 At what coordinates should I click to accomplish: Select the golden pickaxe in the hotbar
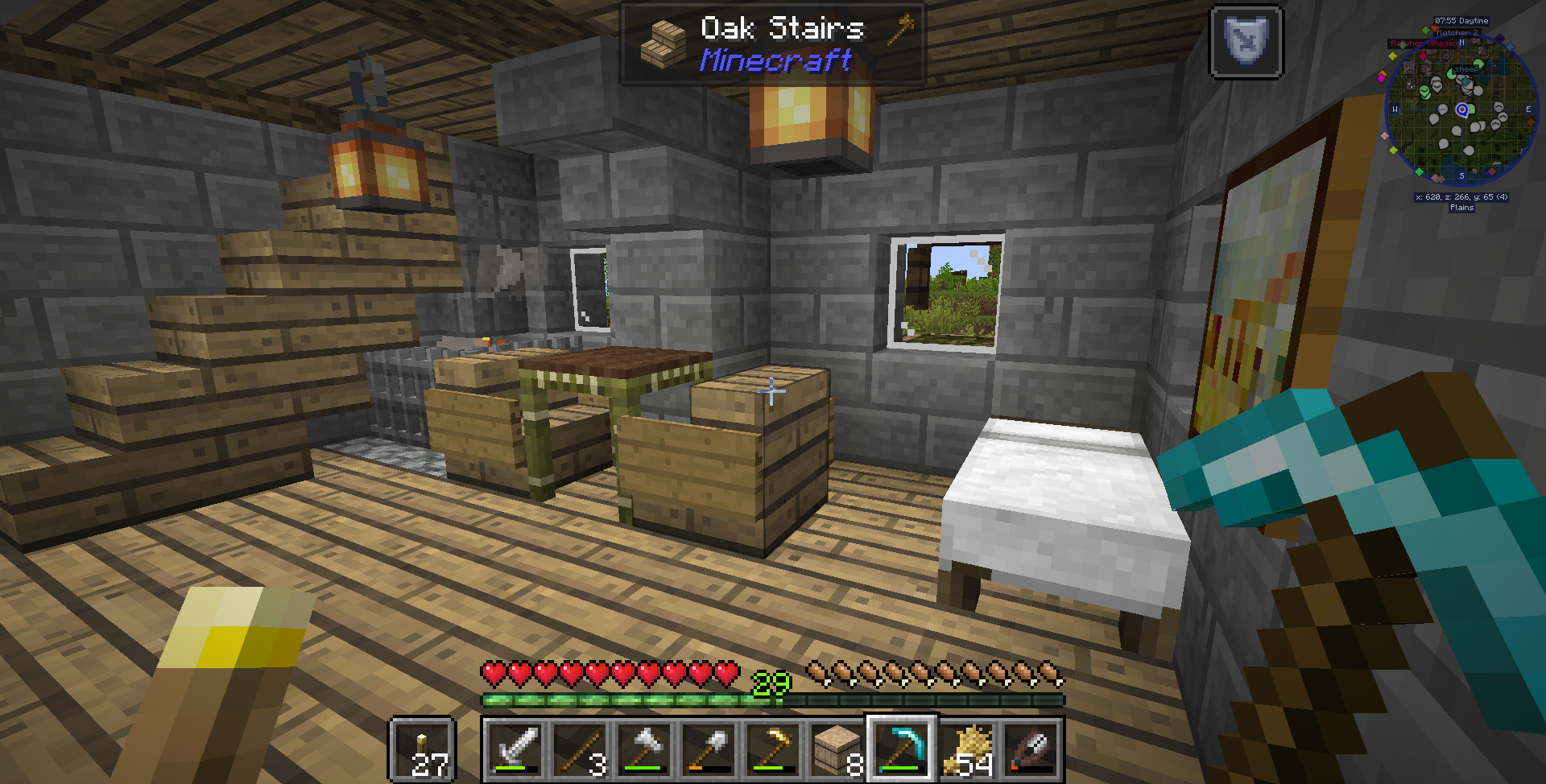[771, 749]
